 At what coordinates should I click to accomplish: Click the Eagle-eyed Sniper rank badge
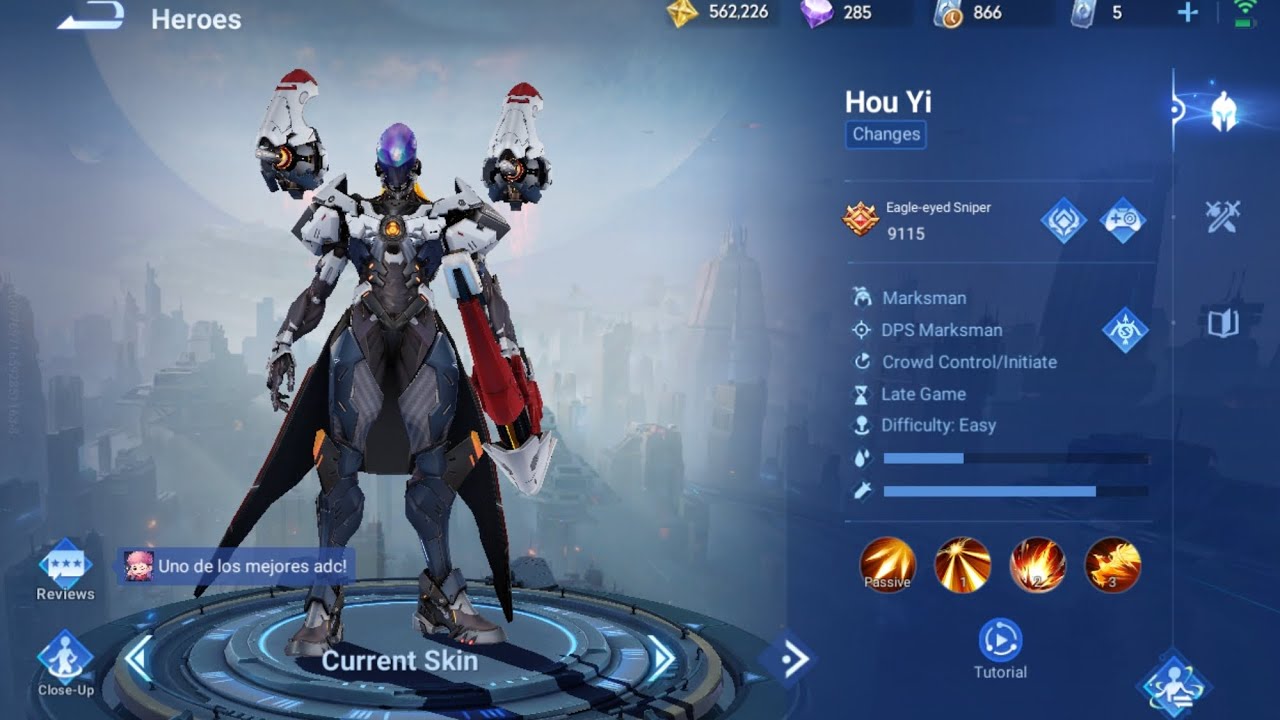pyautogui.click(x=861, y=219)
